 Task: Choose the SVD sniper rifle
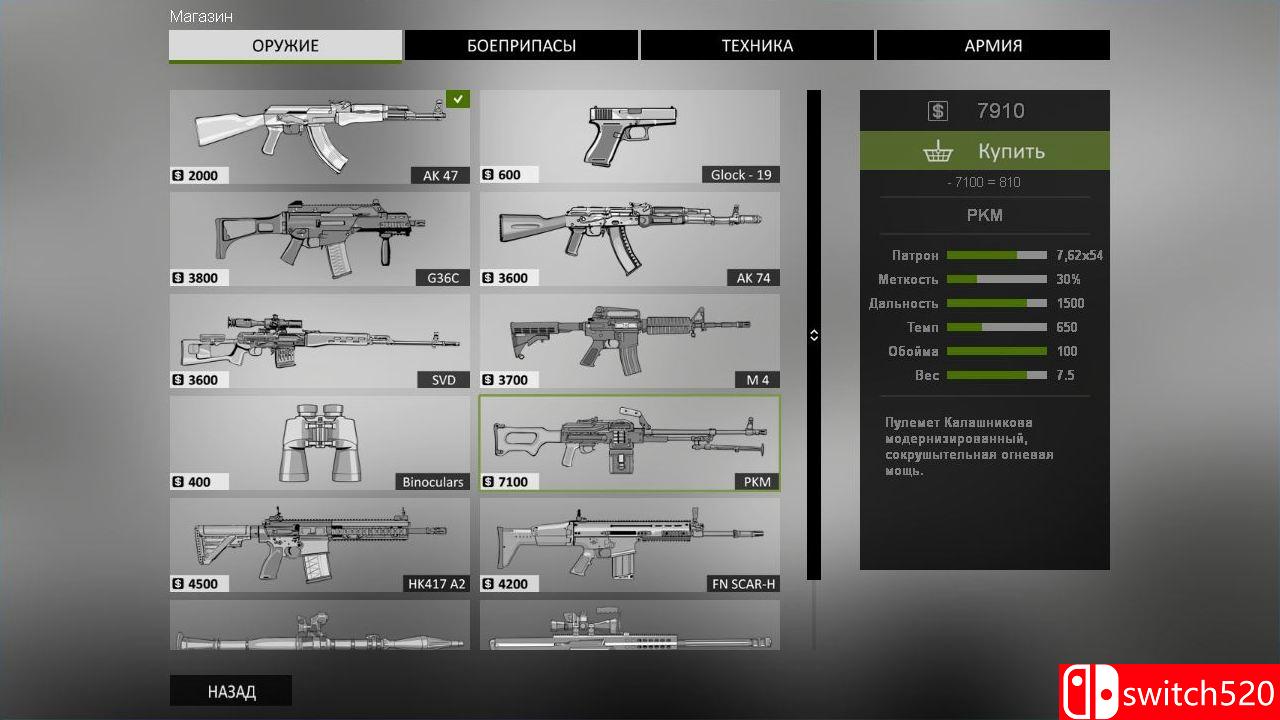(x=320, y=341)
